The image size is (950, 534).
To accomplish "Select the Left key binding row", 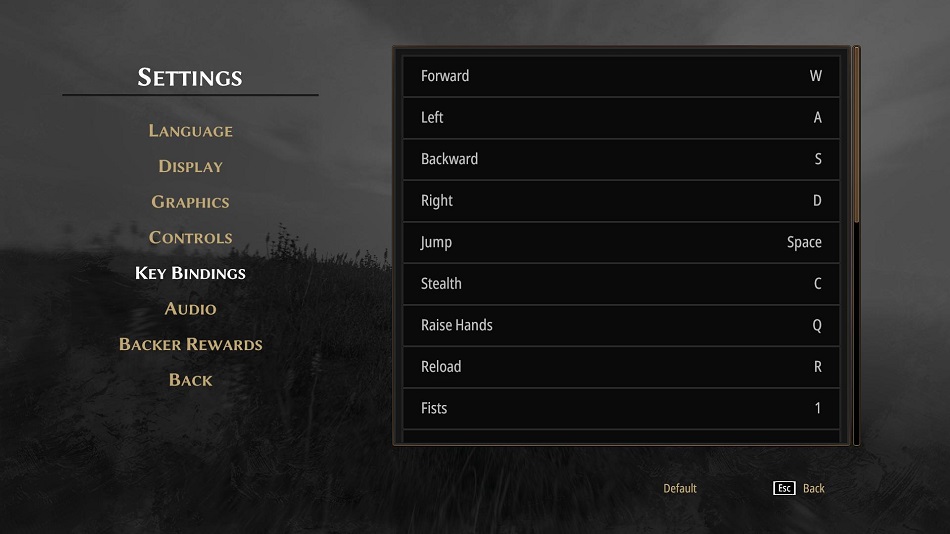I will [620, 118].
